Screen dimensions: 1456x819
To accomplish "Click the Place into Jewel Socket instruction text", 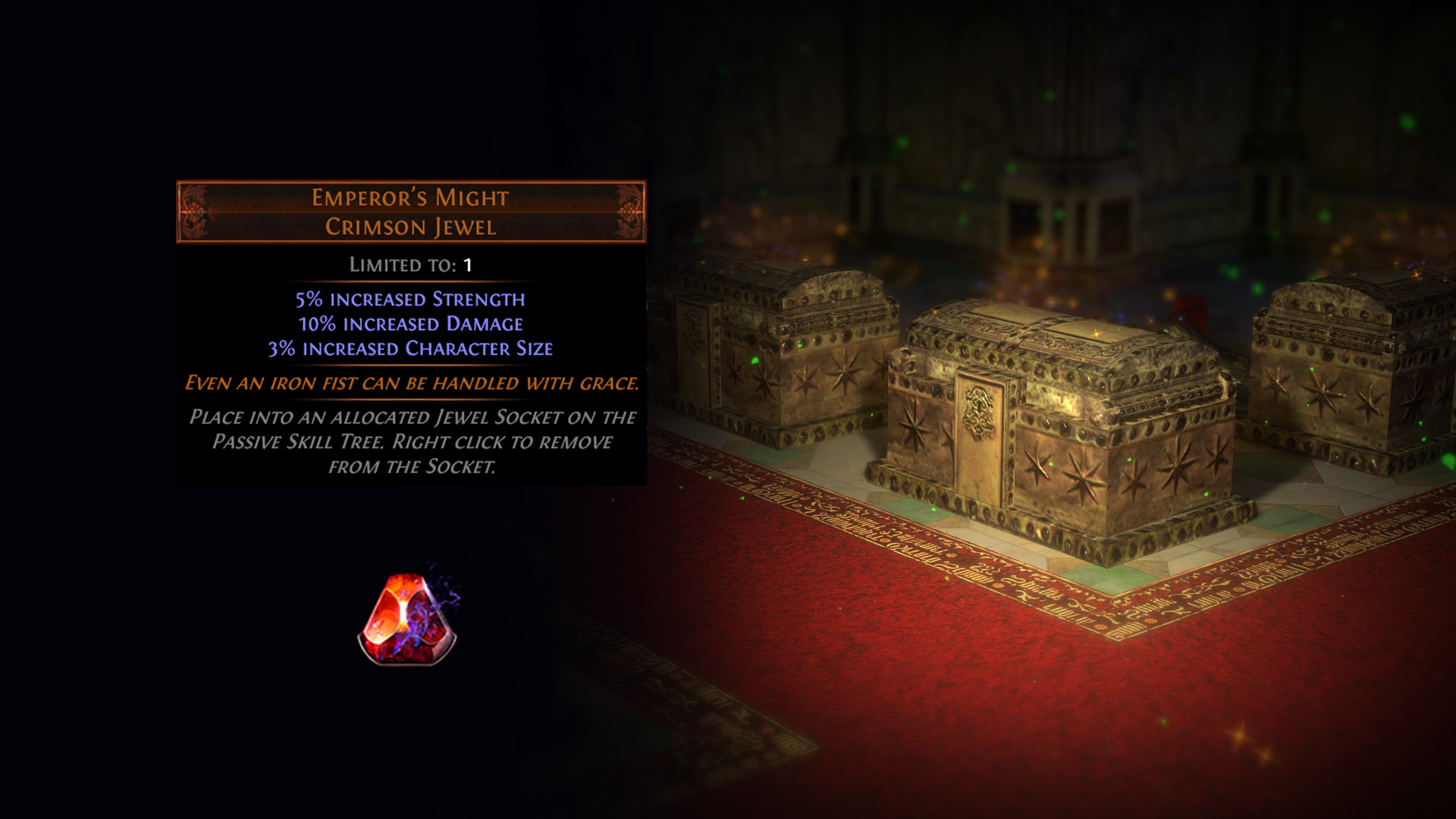I will [413, 442].
